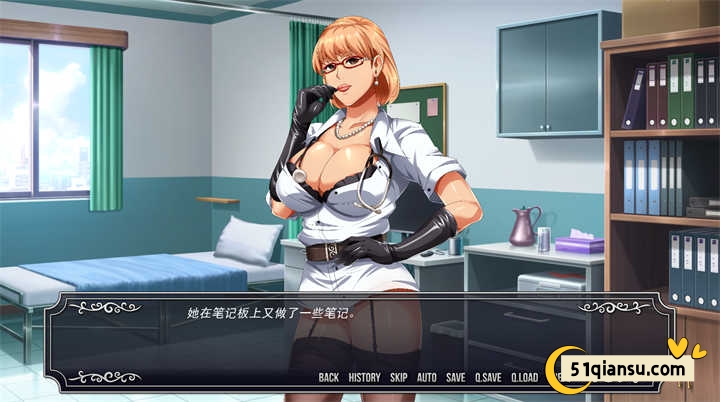This screenshot has width=720, height=402.
Task: Quick load with the Q.LOAD button
Action: click(525, 378)
